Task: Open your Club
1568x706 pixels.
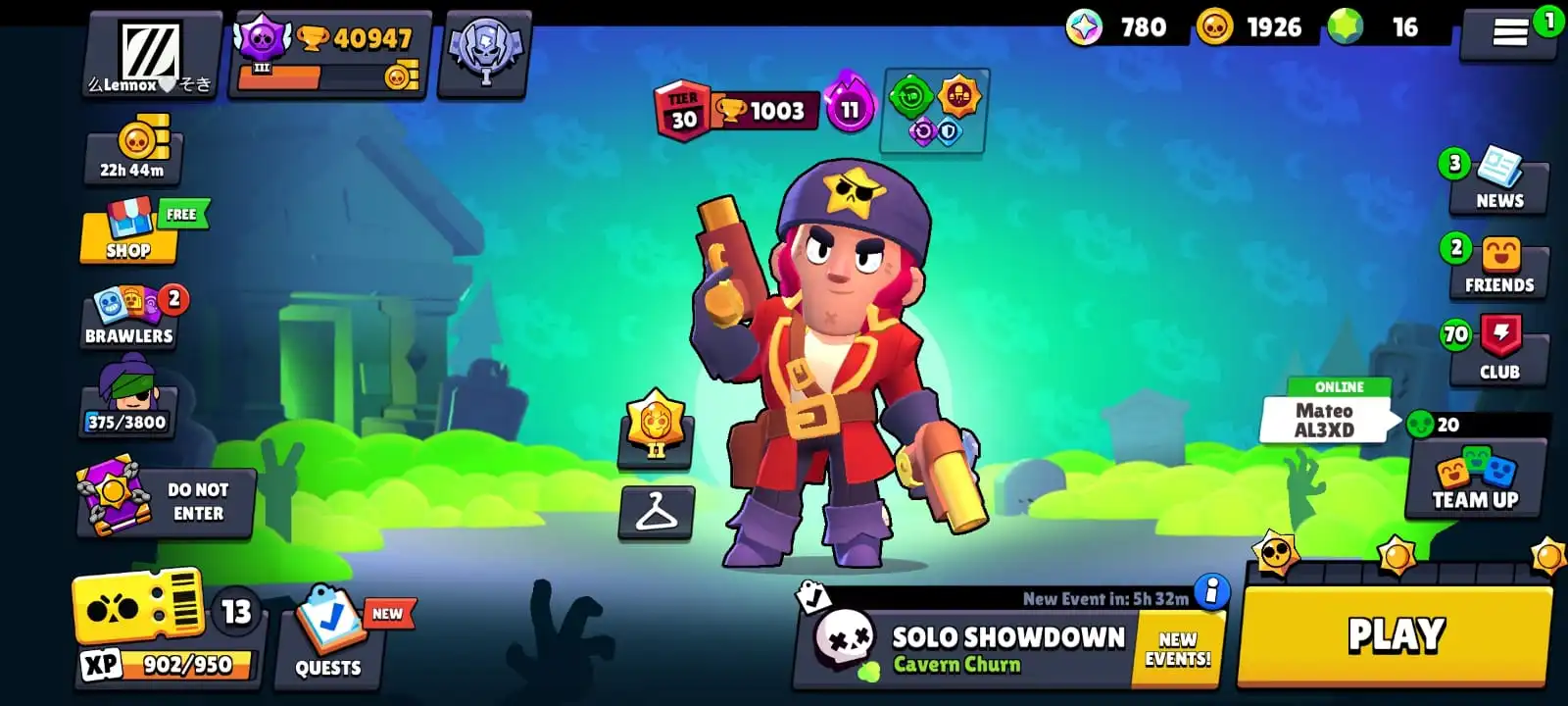Action: pyautogui.click(x=1497, y=353)
